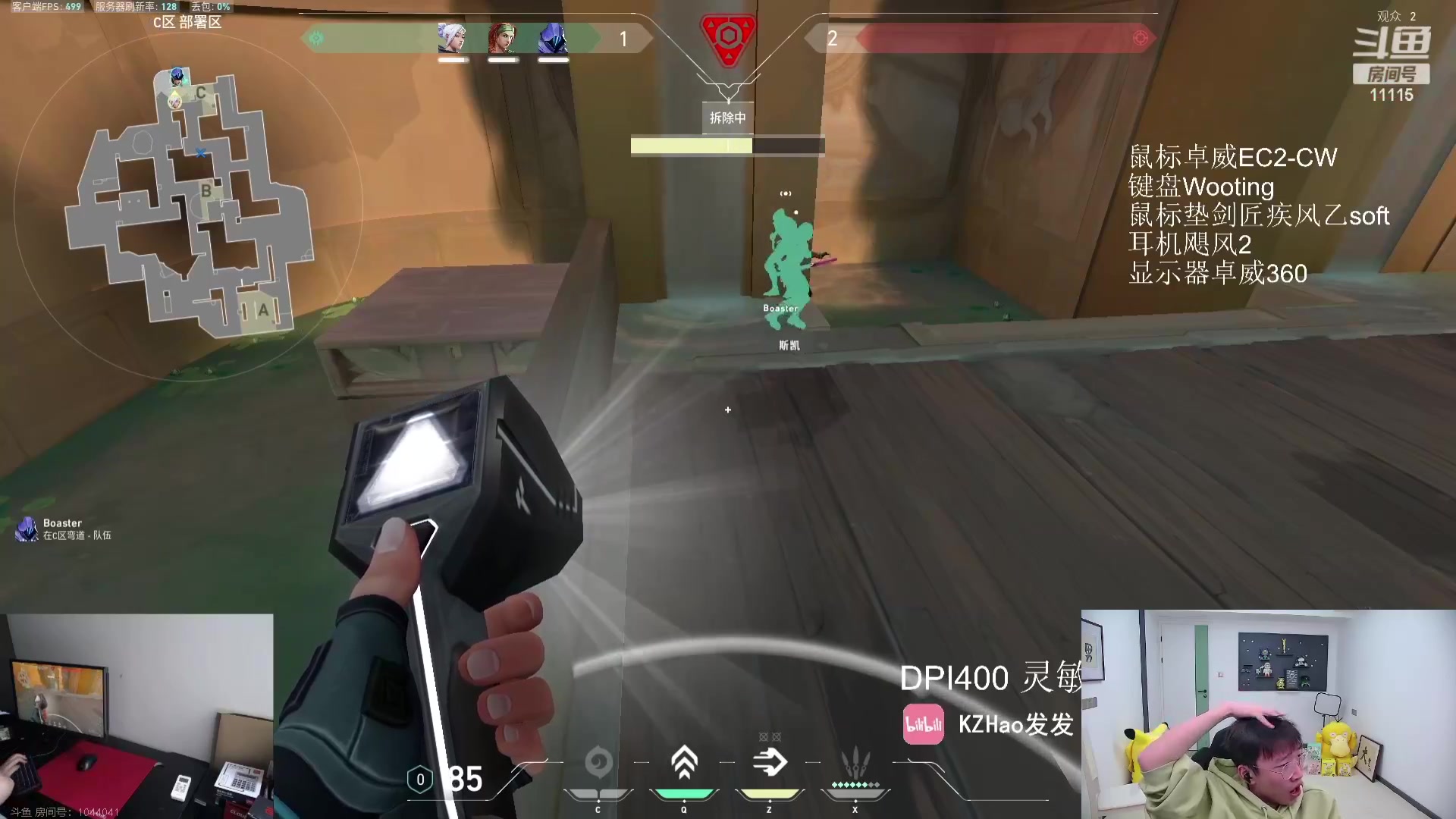1456x819 pixels.
Task: Click the streamer face webcam feed
Action: 1268,714
